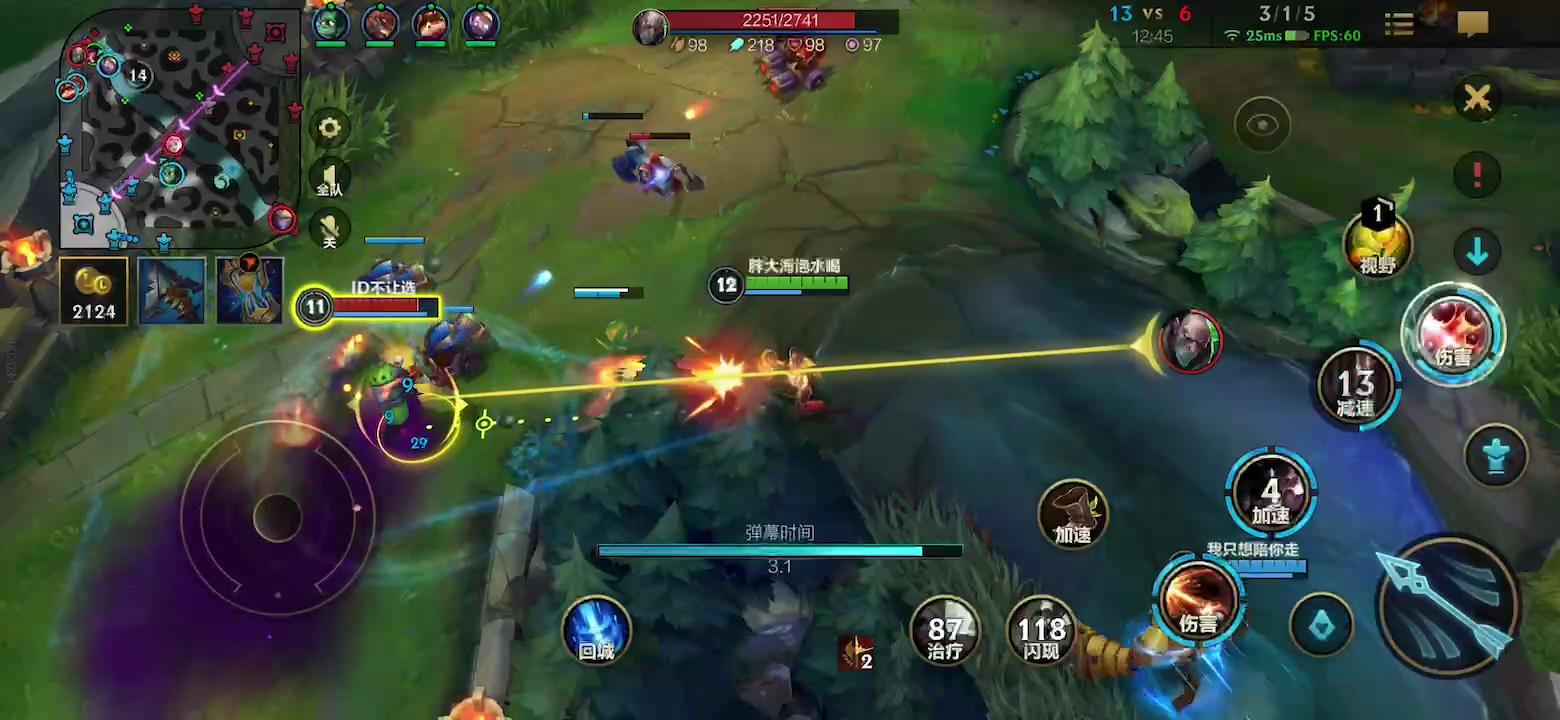Tap the eye icon button
The height and width of the screenshot is (720, 1560).
(1262, 125)
